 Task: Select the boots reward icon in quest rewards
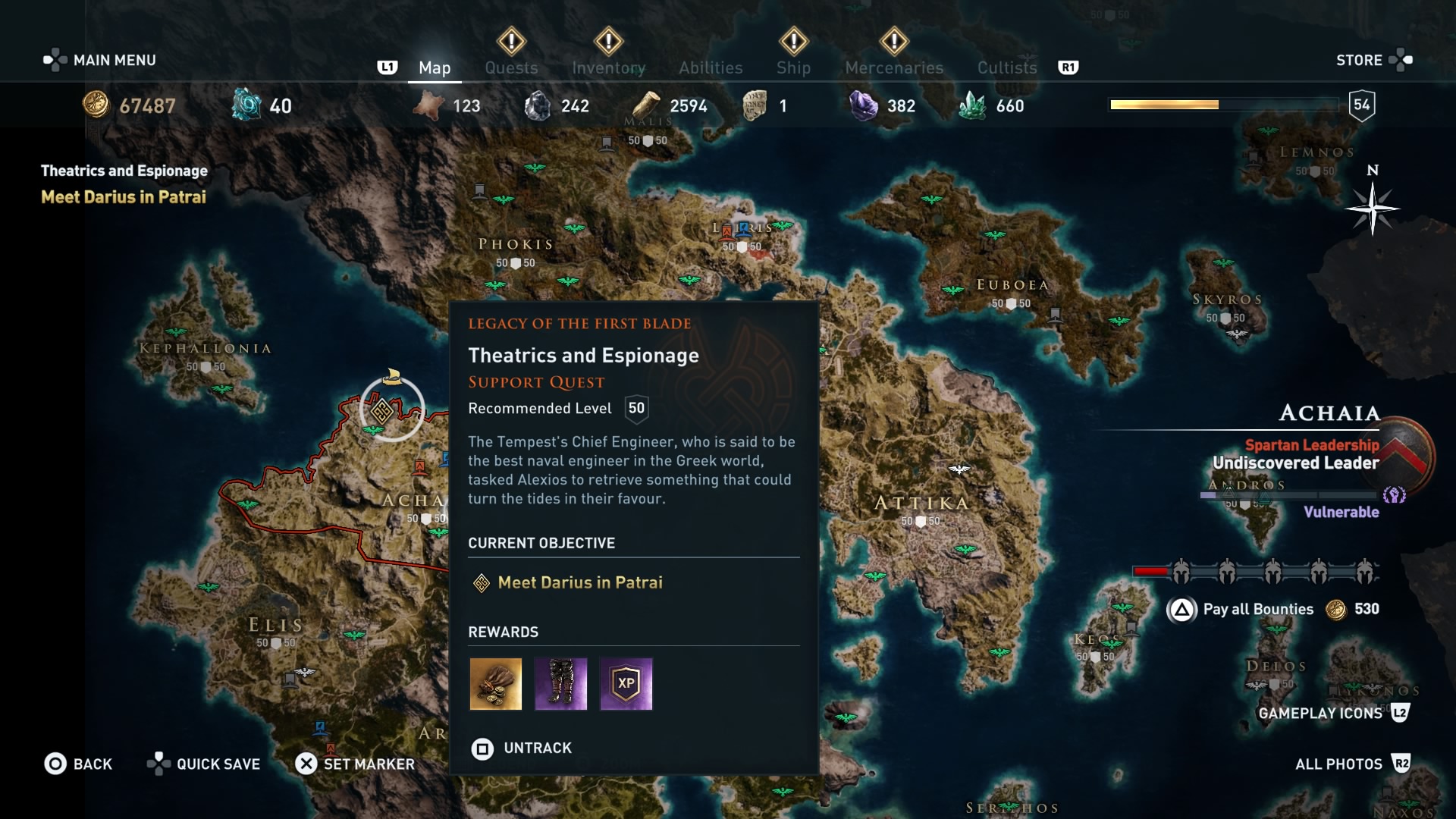coord(561,685)
